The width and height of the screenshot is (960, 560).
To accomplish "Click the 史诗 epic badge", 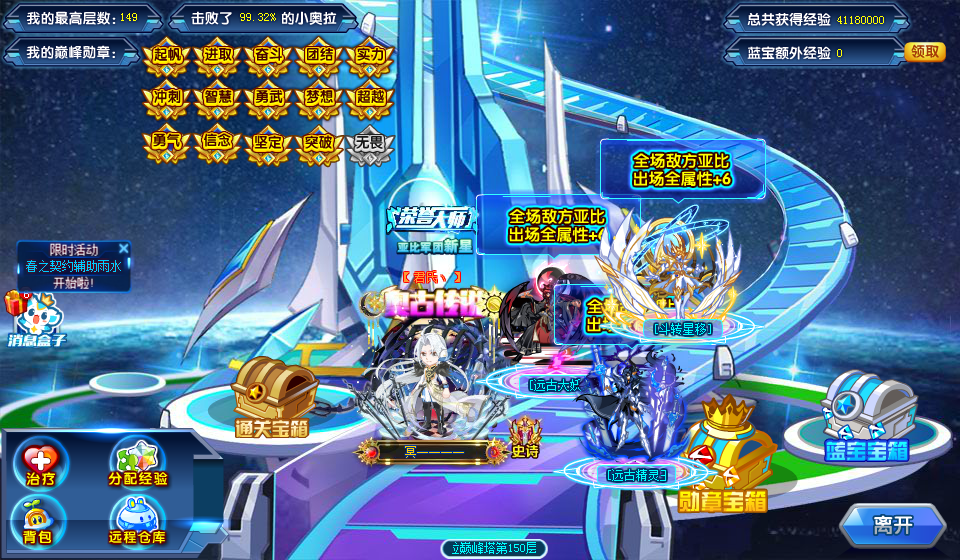I will pyautogui.click(x=525, y=437).
